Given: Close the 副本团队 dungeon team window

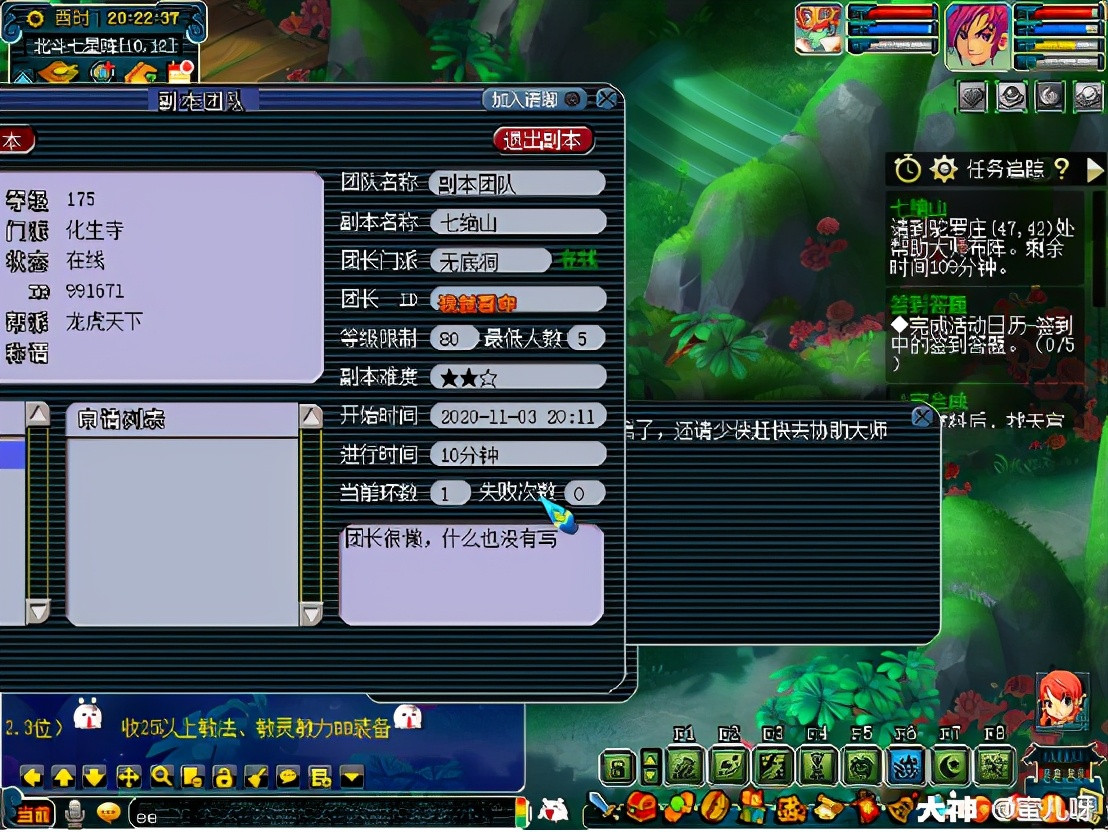Looking at the screenshot, I should tap(606, 99).
